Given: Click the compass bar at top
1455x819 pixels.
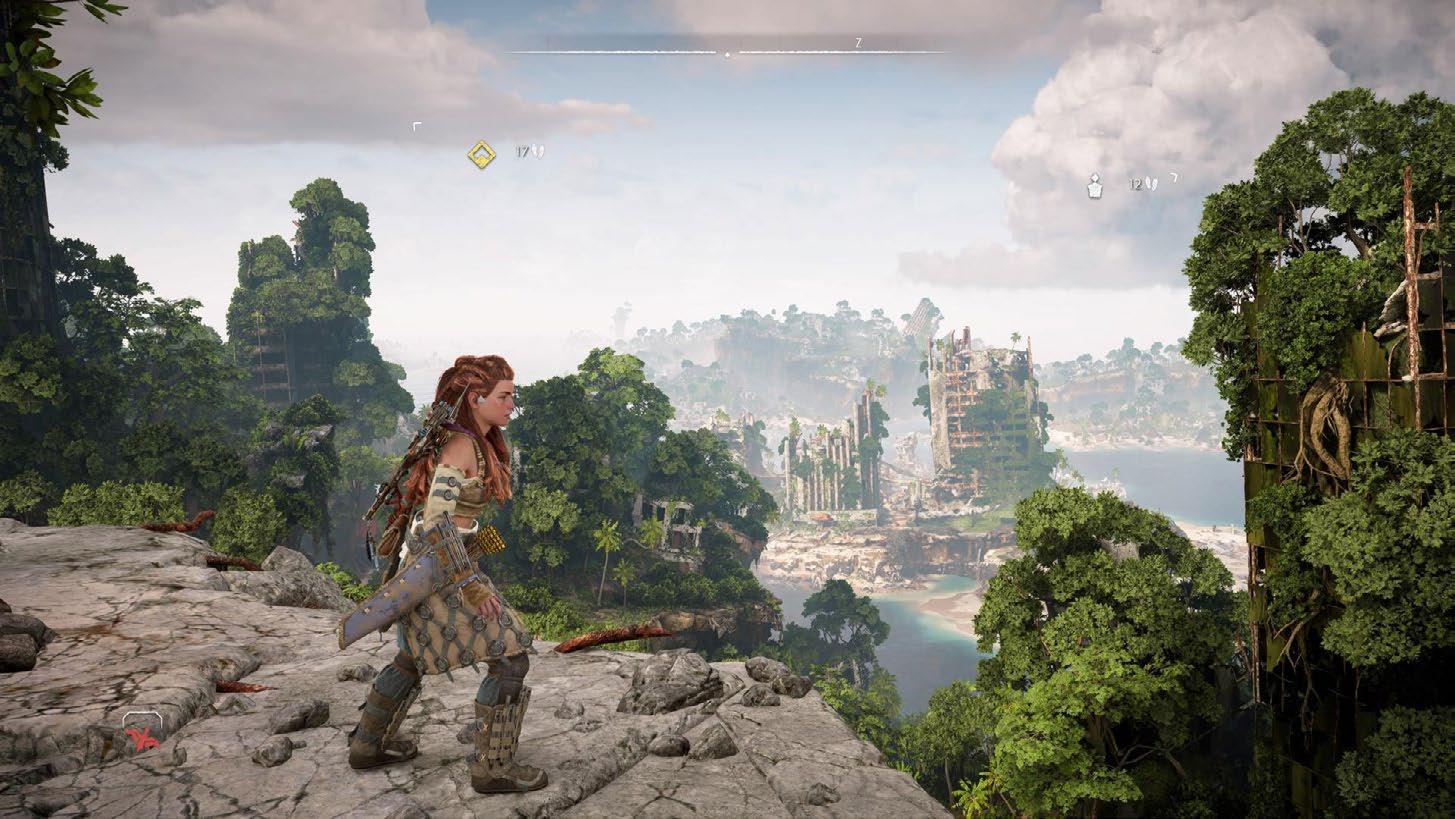Looking at the screenshot, I should click(727, 51).
